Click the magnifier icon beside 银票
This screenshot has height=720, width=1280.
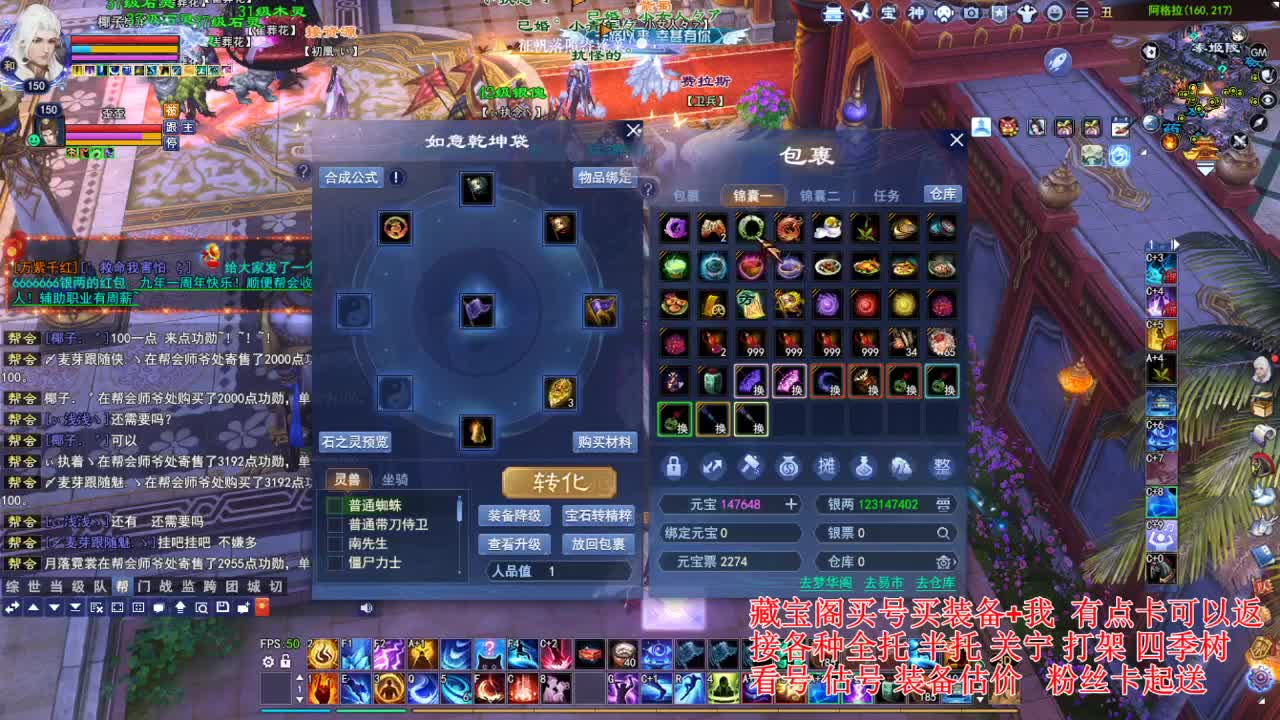(x=943, y=533)
